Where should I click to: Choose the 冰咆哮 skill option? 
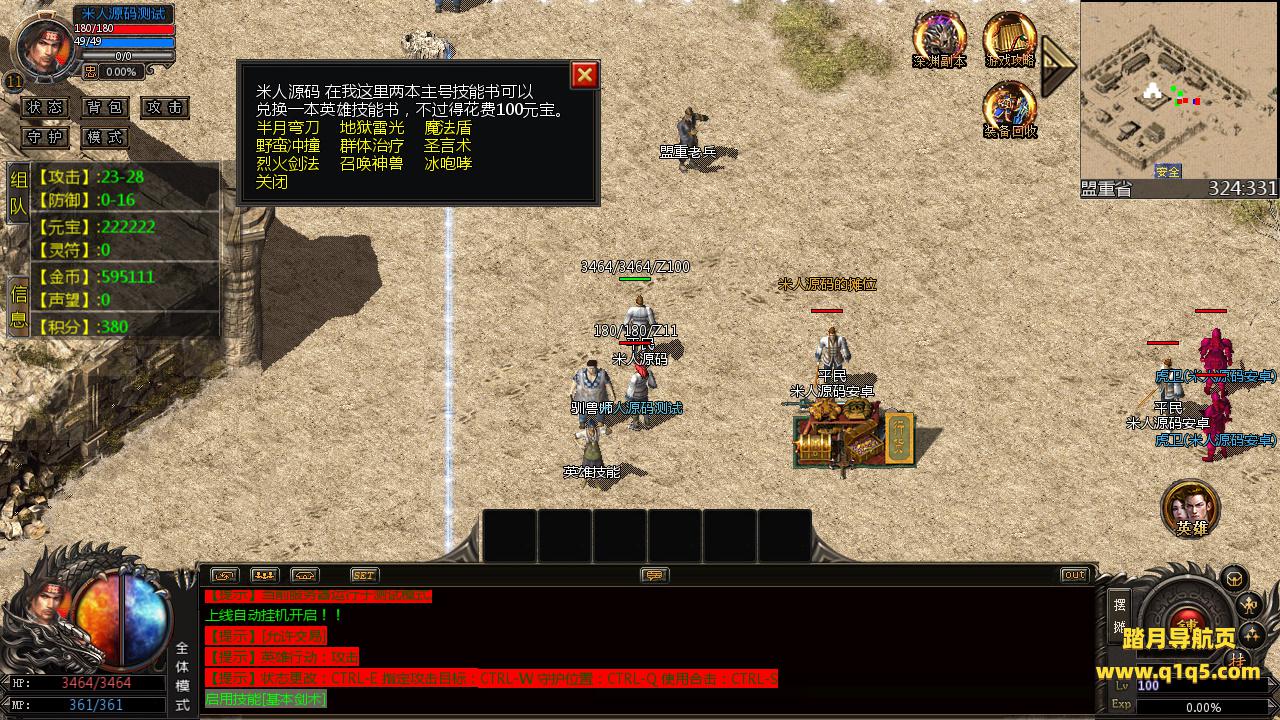[x=447, y=164]
